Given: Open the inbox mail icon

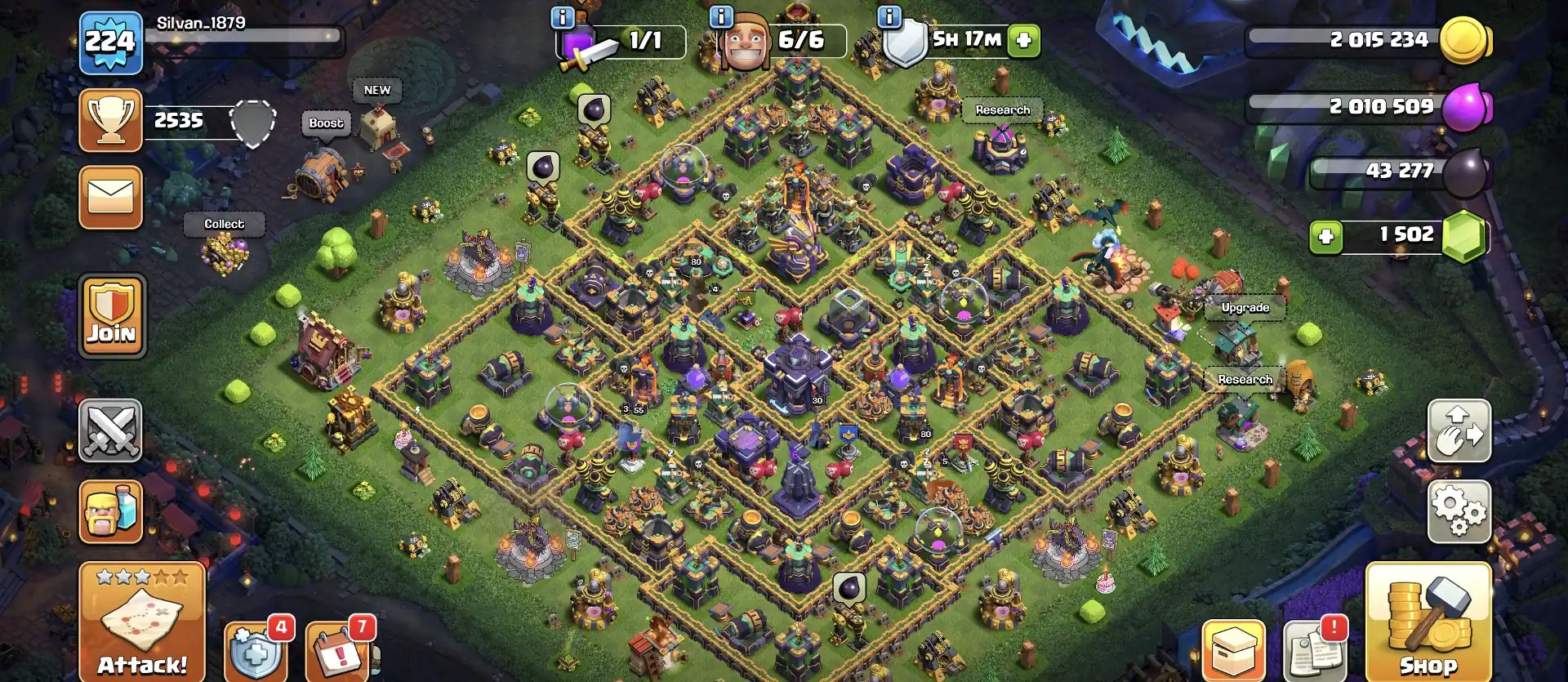Looking at the screenshot, I should click(x=110, y=198).
